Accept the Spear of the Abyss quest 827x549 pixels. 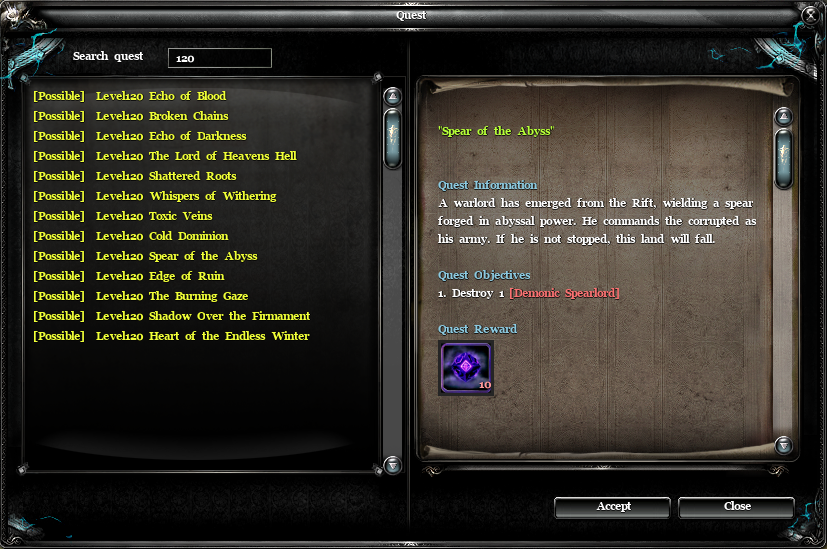[613, 507]
